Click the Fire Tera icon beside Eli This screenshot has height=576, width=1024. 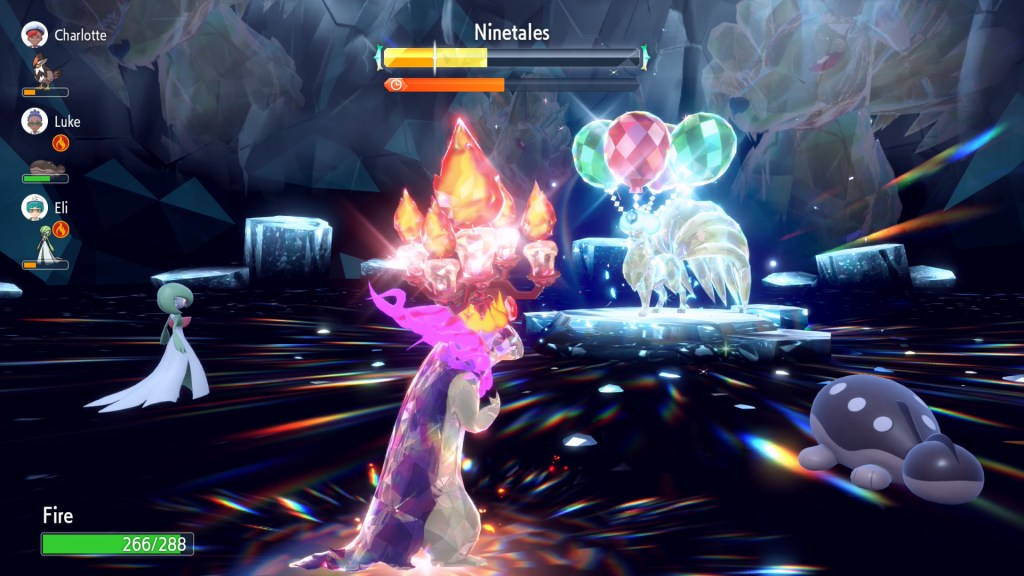(x=60, y=229)
